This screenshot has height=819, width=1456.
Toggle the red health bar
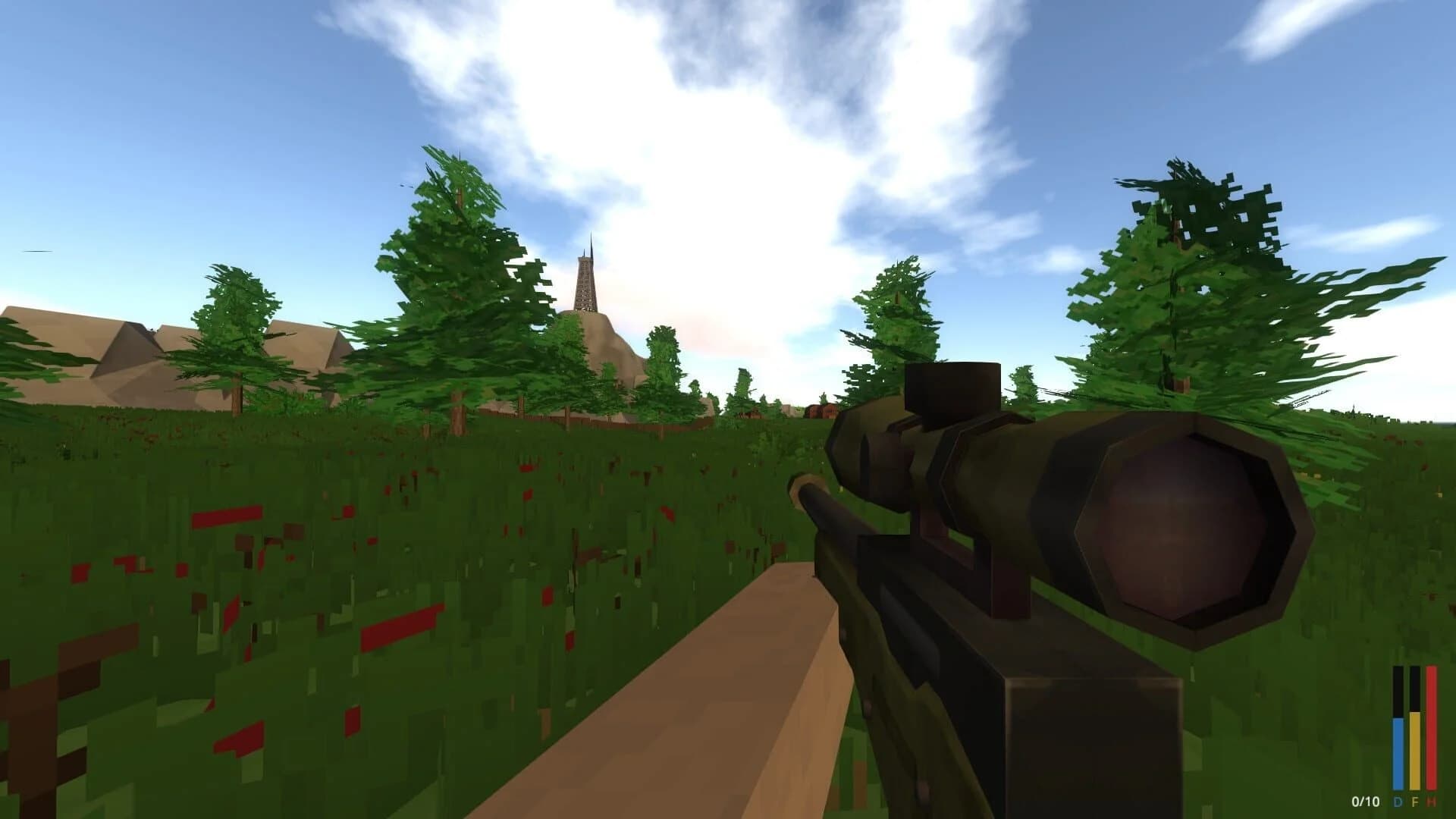1430,728
